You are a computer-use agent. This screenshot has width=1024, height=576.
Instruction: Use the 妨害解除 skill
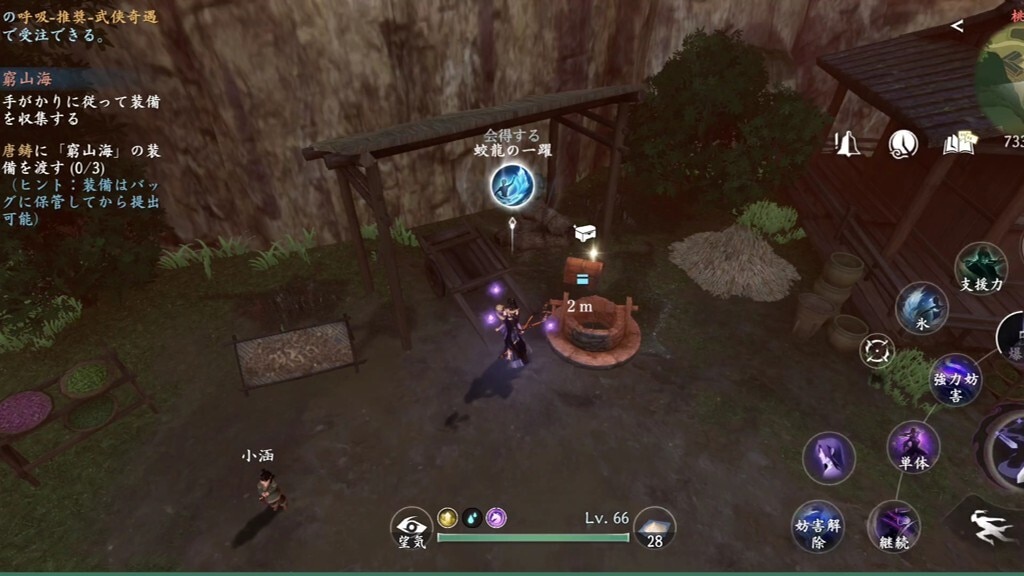(x=818, y=526)
